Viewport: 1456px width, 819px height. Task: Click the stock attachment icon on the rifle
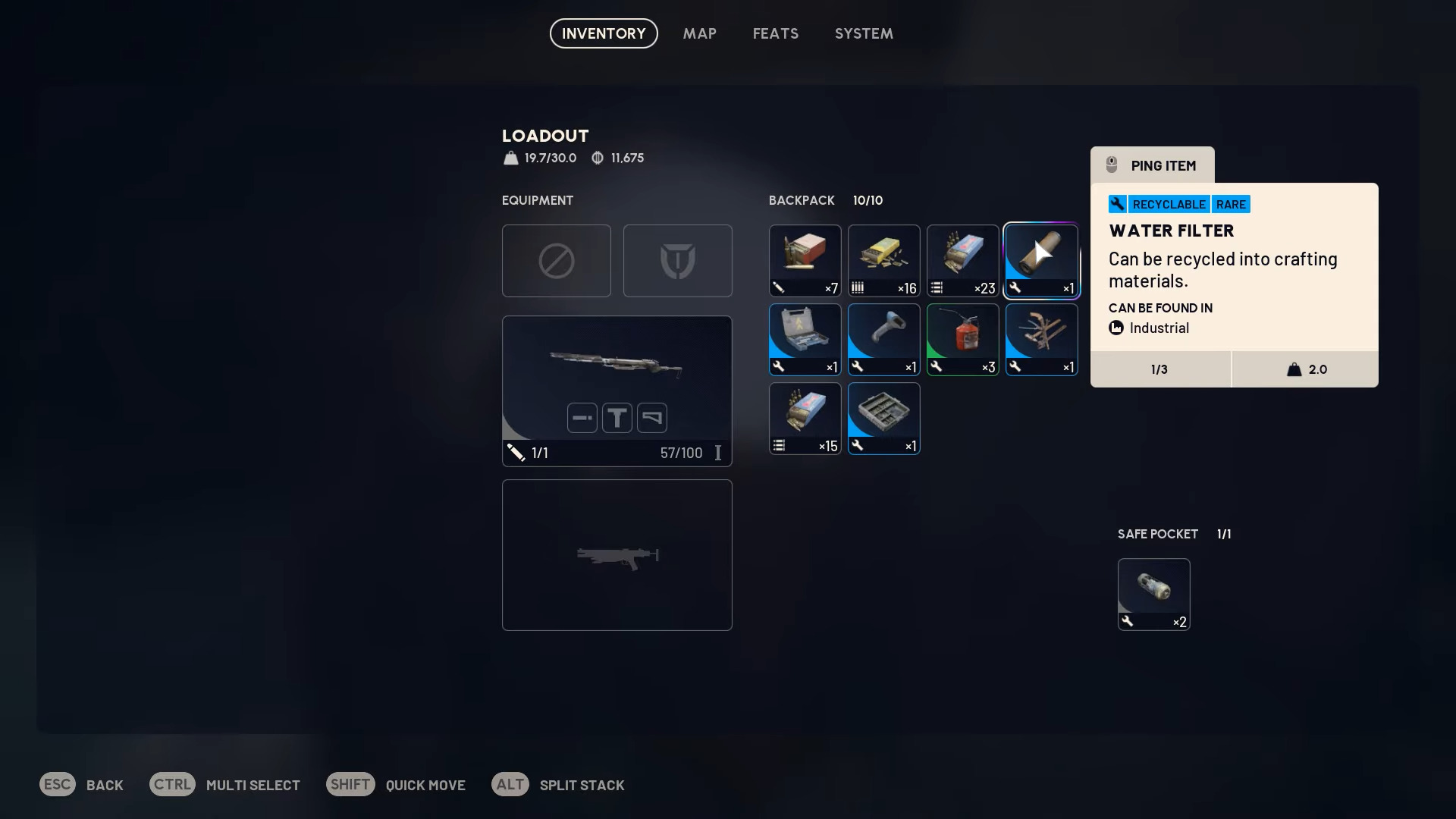tap(651, 418)
